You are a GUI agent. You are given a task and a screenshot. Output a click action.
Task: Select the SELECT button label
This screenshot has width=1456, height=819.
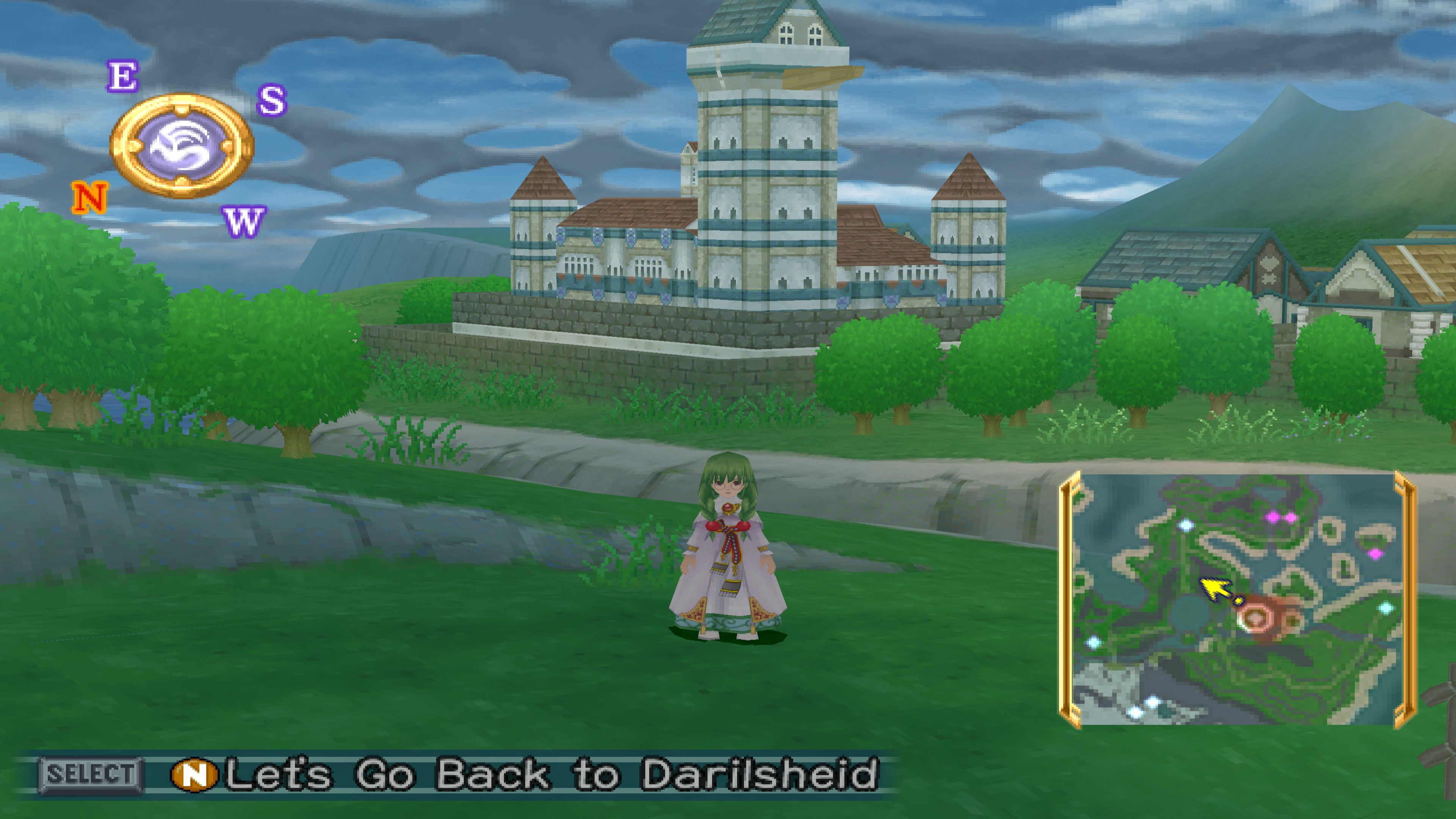click(91, 774)
